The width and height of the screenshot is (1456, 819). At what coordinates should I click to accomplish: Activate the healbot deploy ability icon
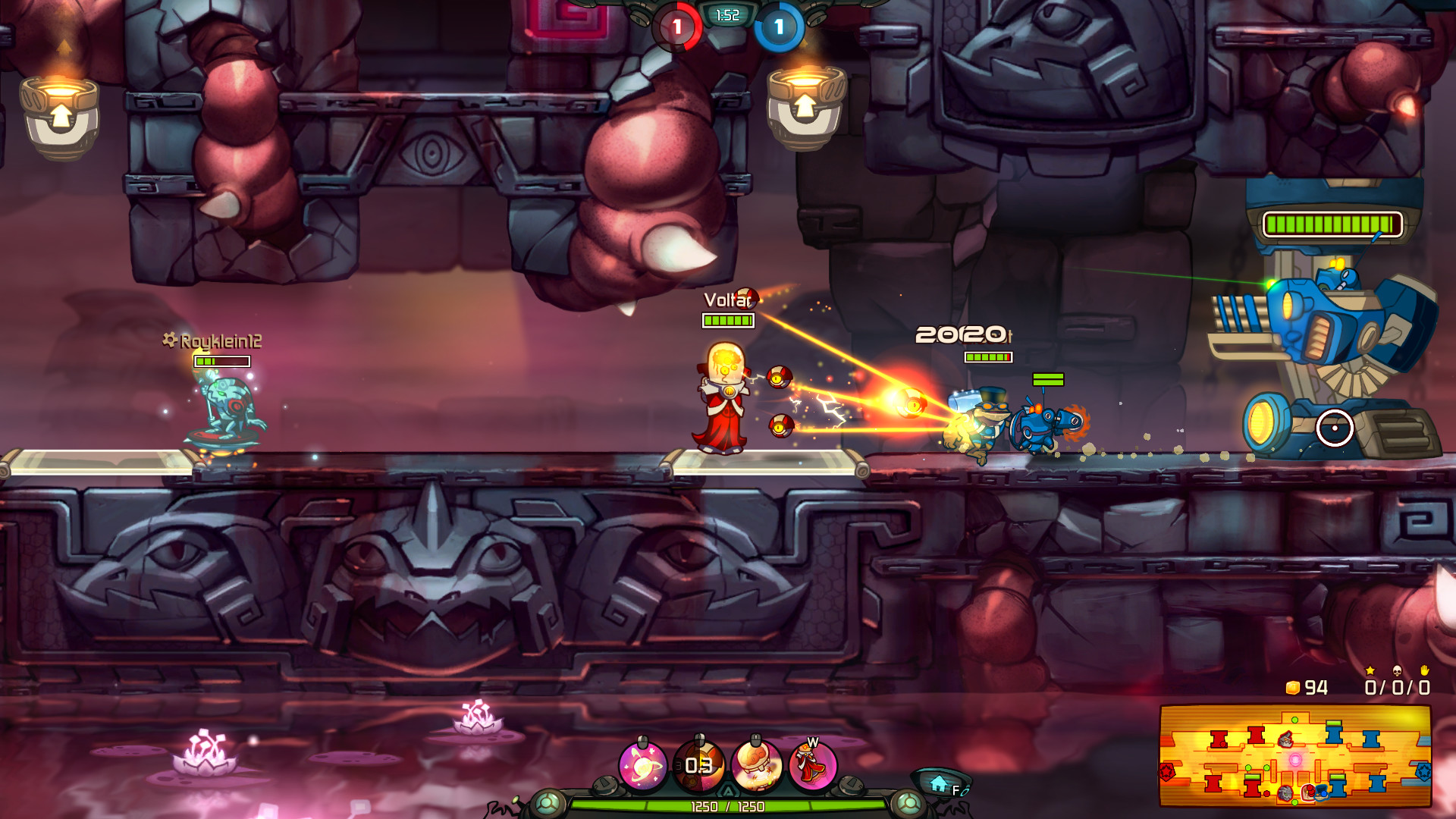click(758, 766)
